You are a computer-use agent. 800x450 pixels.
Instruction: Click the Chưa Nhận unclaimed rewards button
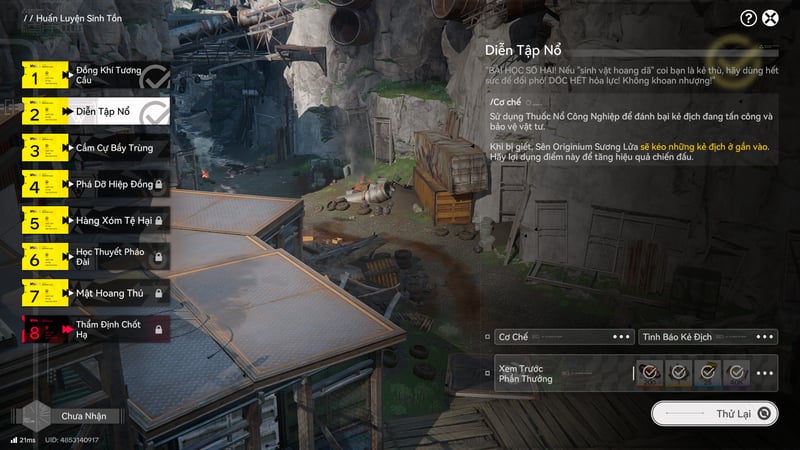pyautogui.click(x=85, y=416)
